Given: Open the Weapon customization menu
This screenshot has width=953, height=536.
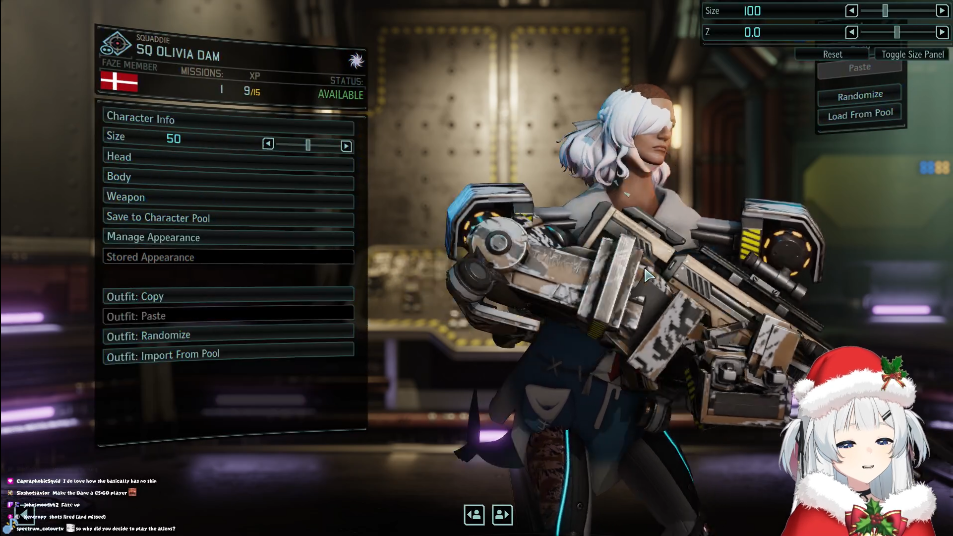Looking at the screenshot, I should tap(228, 197).
